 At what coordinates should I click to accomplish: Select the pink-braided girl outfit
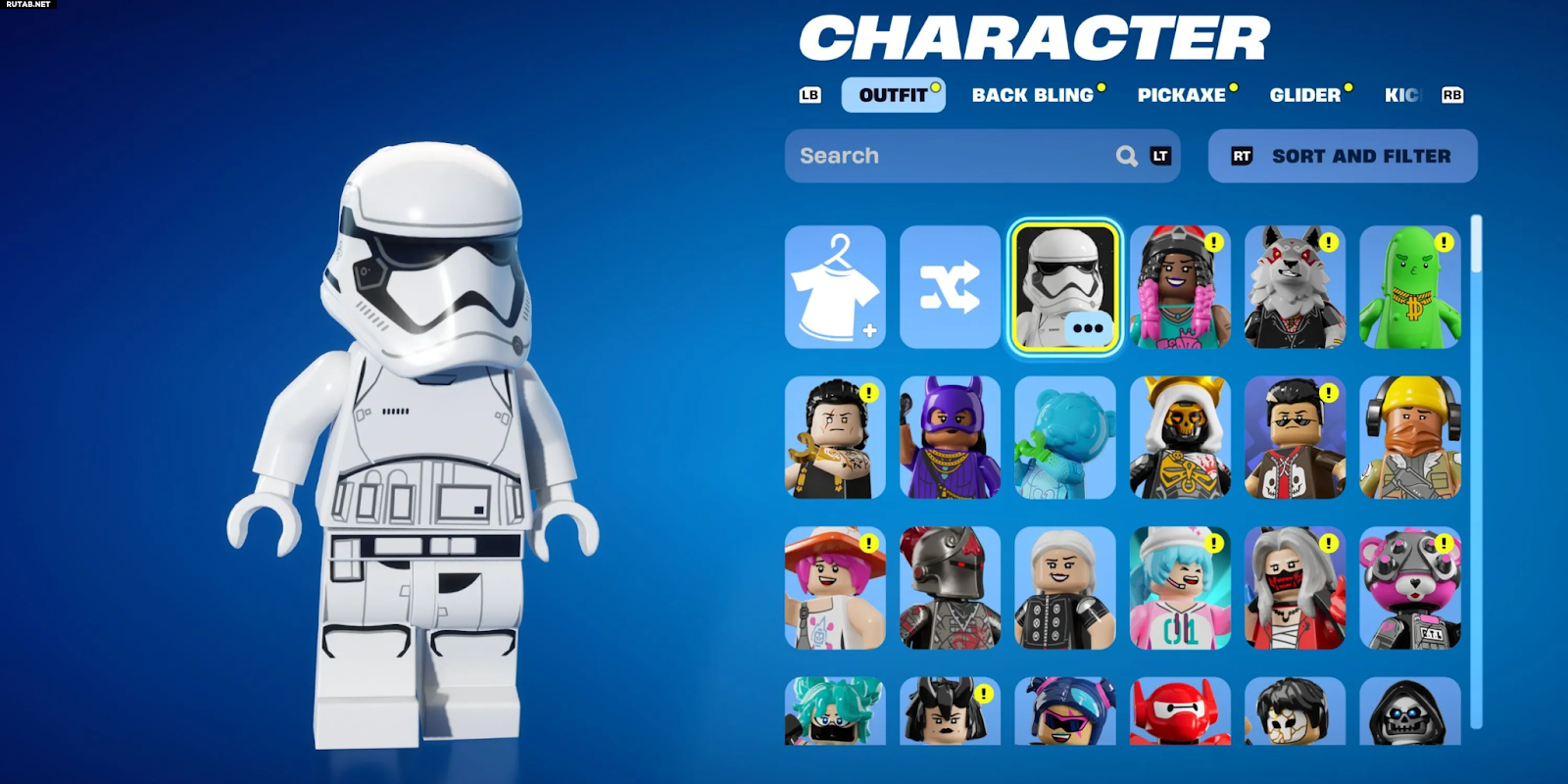pos(1180,287)
